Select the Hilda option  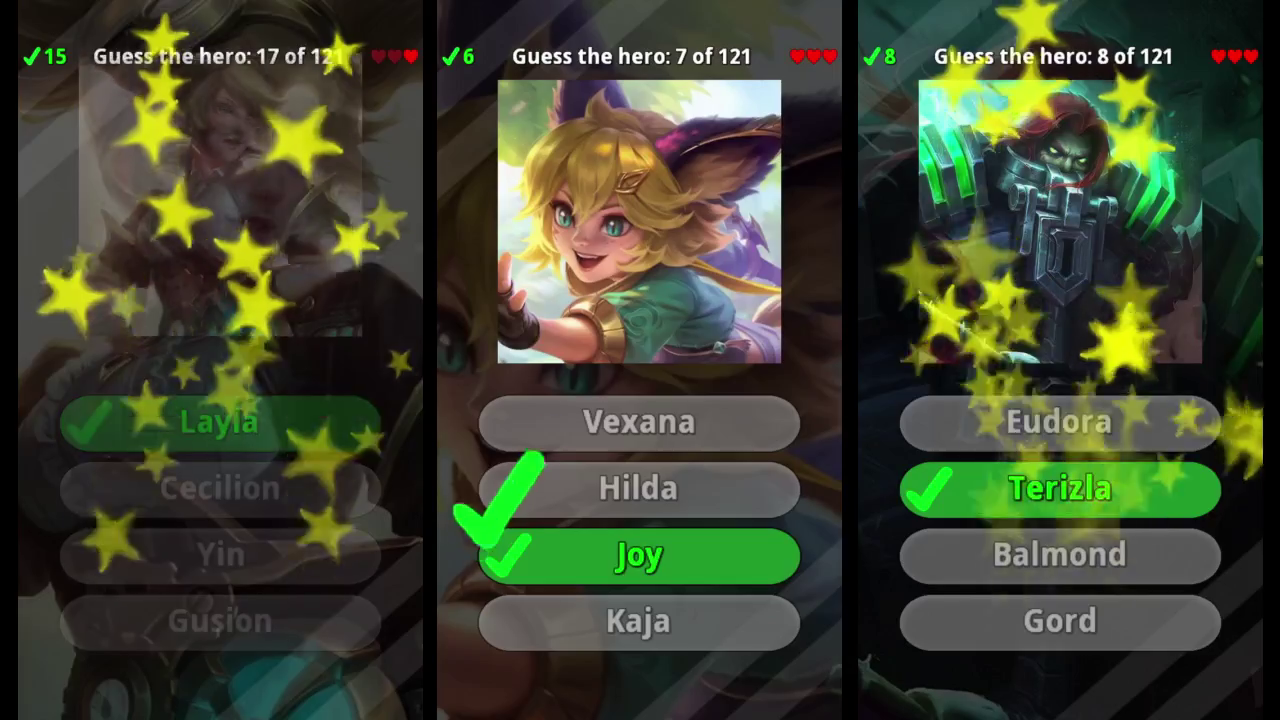pyautogui.click(x=640, y=489)
